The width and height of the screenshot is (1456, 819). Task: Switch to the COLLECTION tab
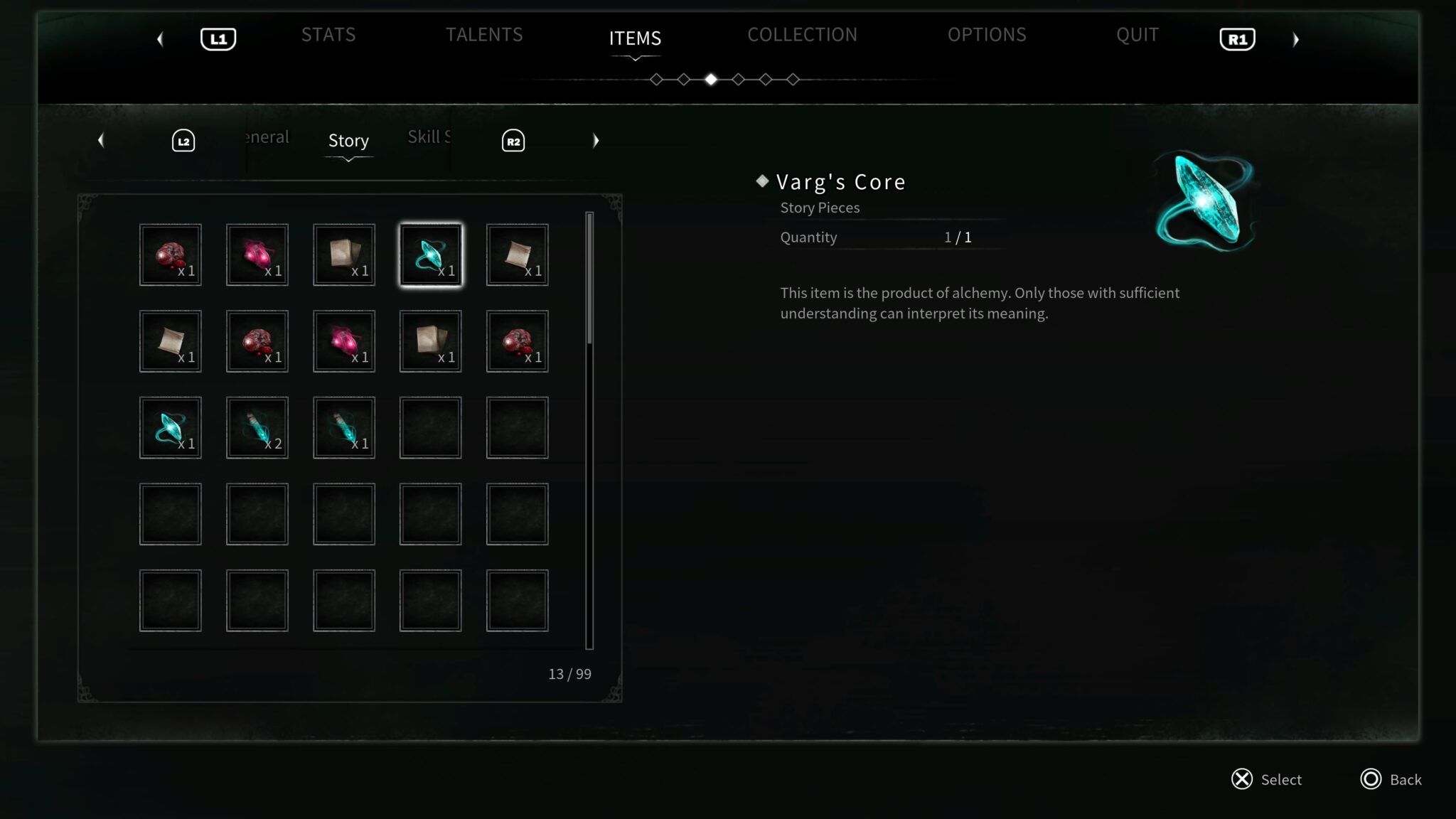(802, 34)
